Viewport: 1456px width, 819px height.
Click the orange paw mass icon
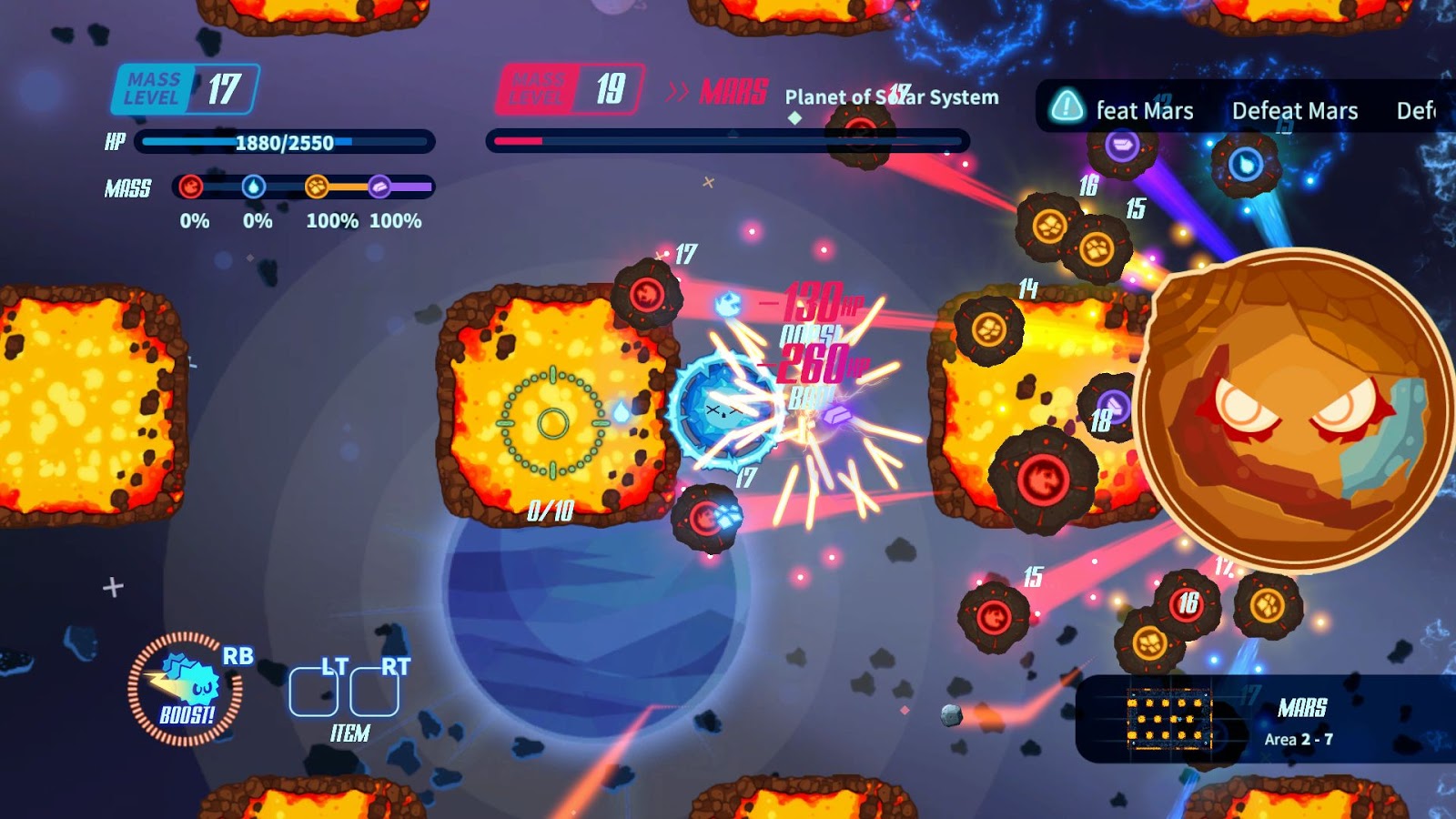(x=316, y=188)
